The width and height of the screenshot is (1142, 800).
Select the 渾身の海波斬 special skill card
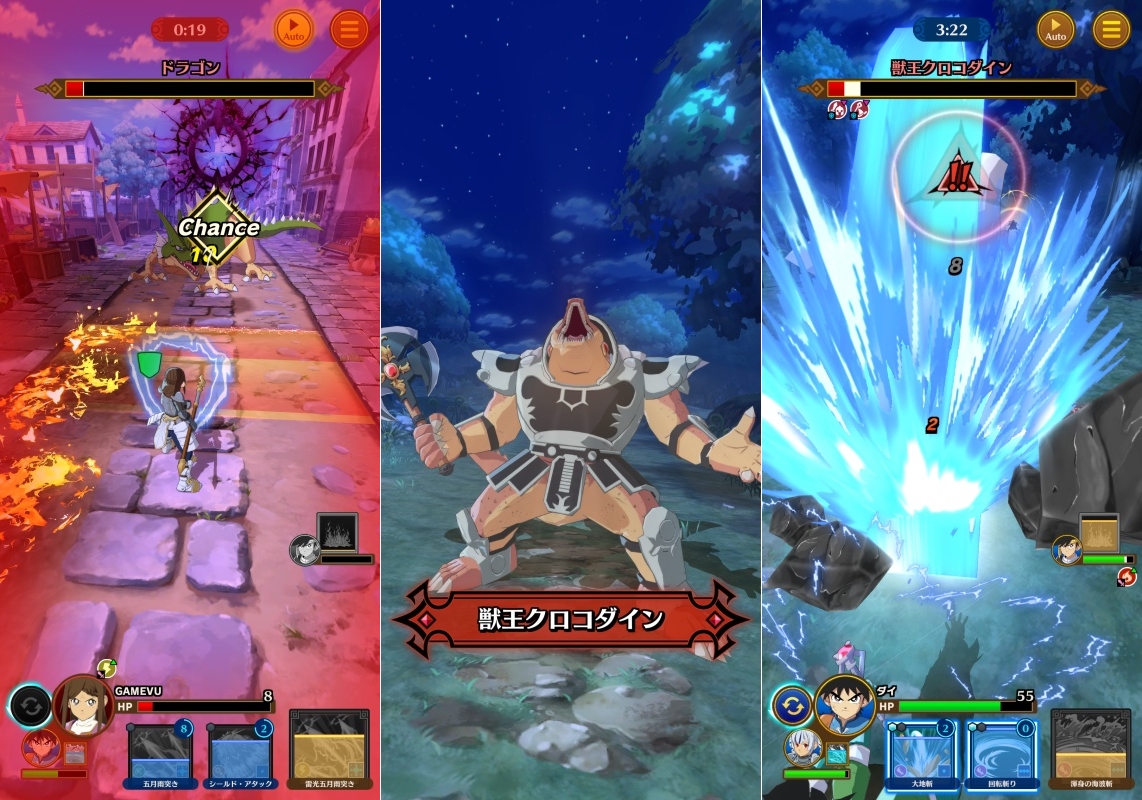point(1091,750)
